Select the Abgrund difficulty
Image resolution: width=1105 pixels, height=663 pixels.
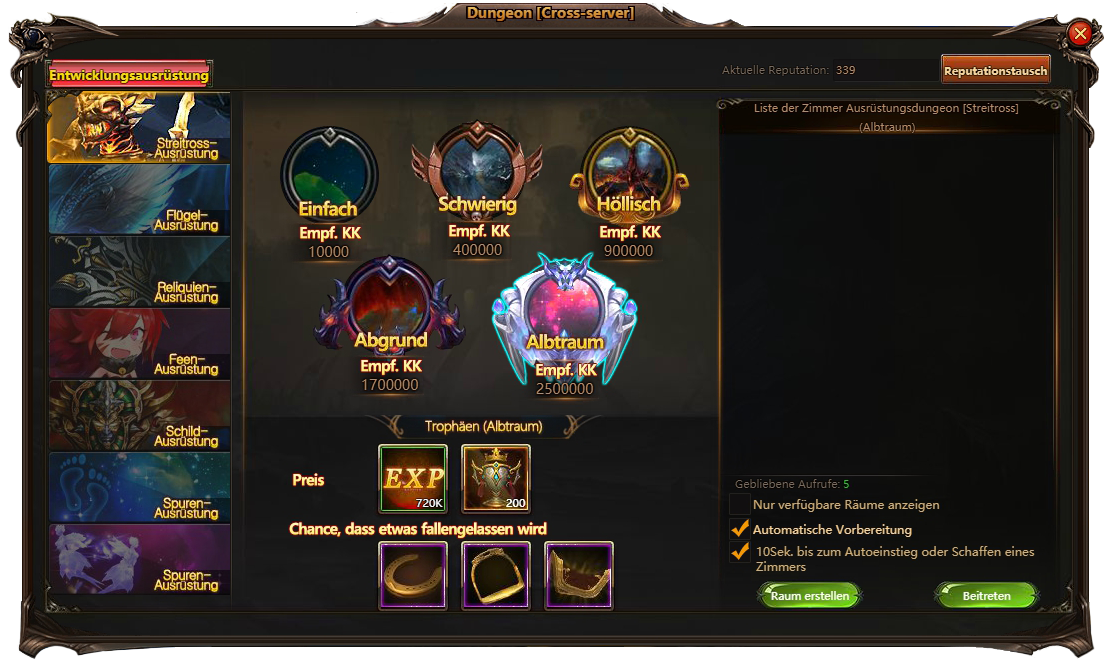[x=390, y=310]
